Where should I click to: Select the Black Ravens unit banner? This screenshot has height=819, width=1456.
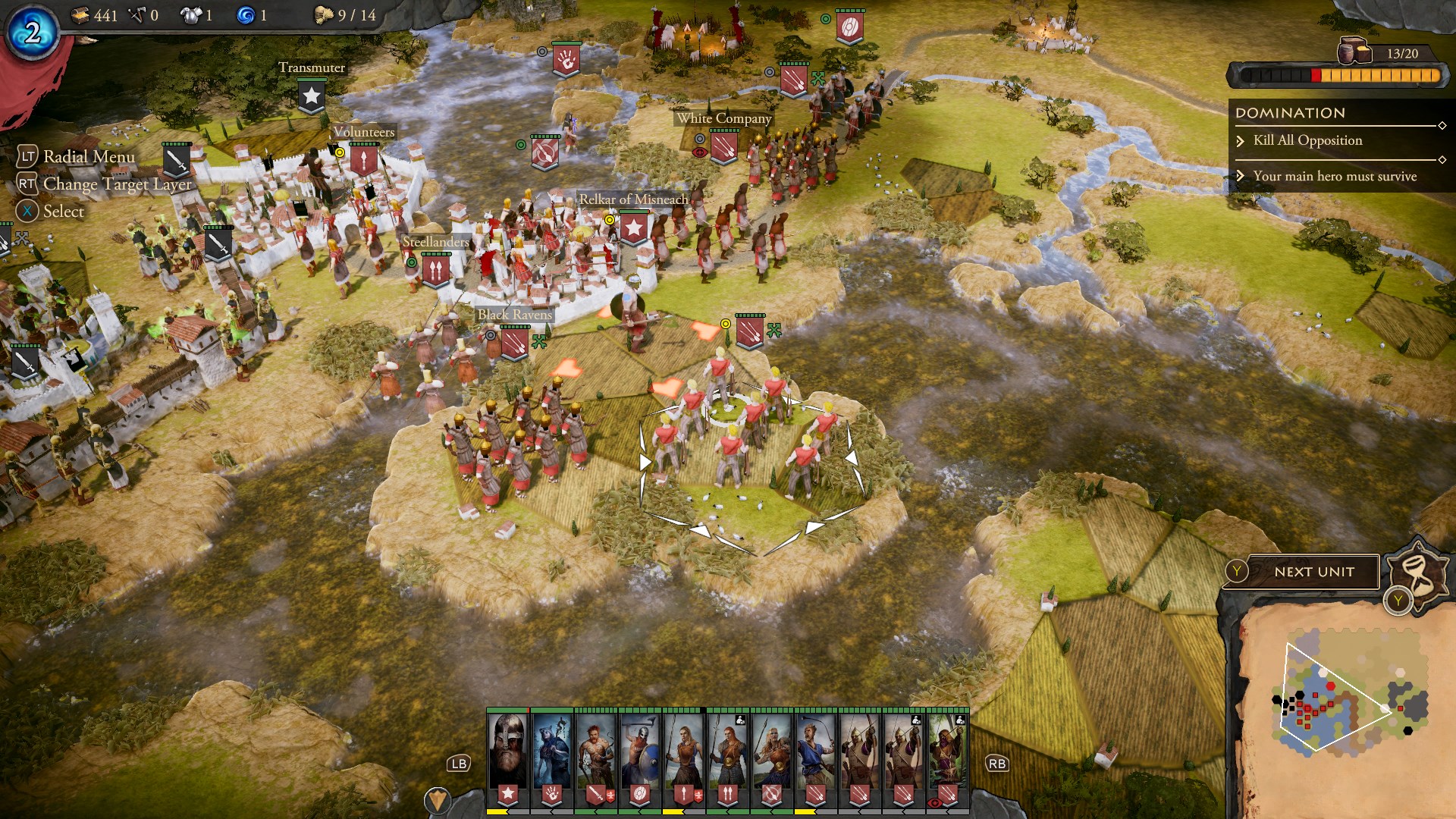[515, 344]
